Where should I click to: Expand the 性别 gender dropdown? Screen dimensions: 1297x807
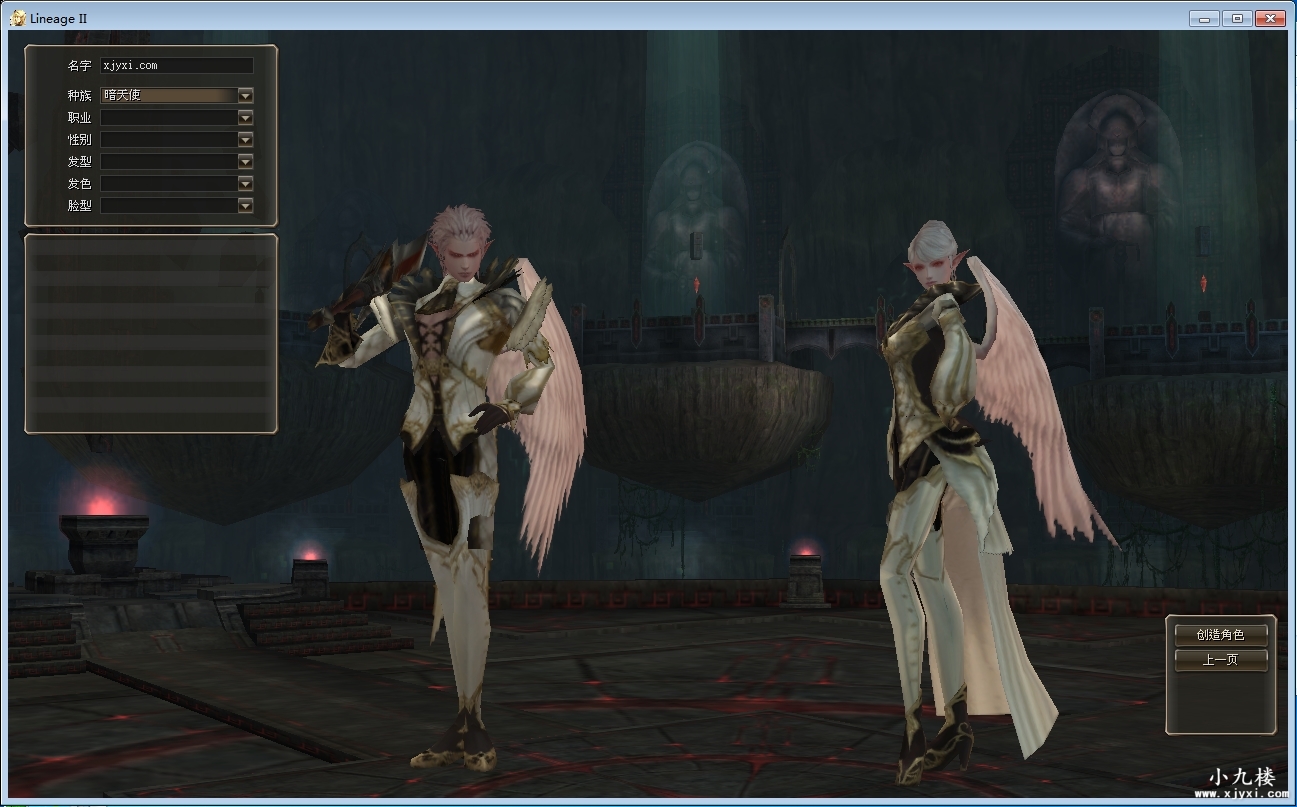[245, 139]
